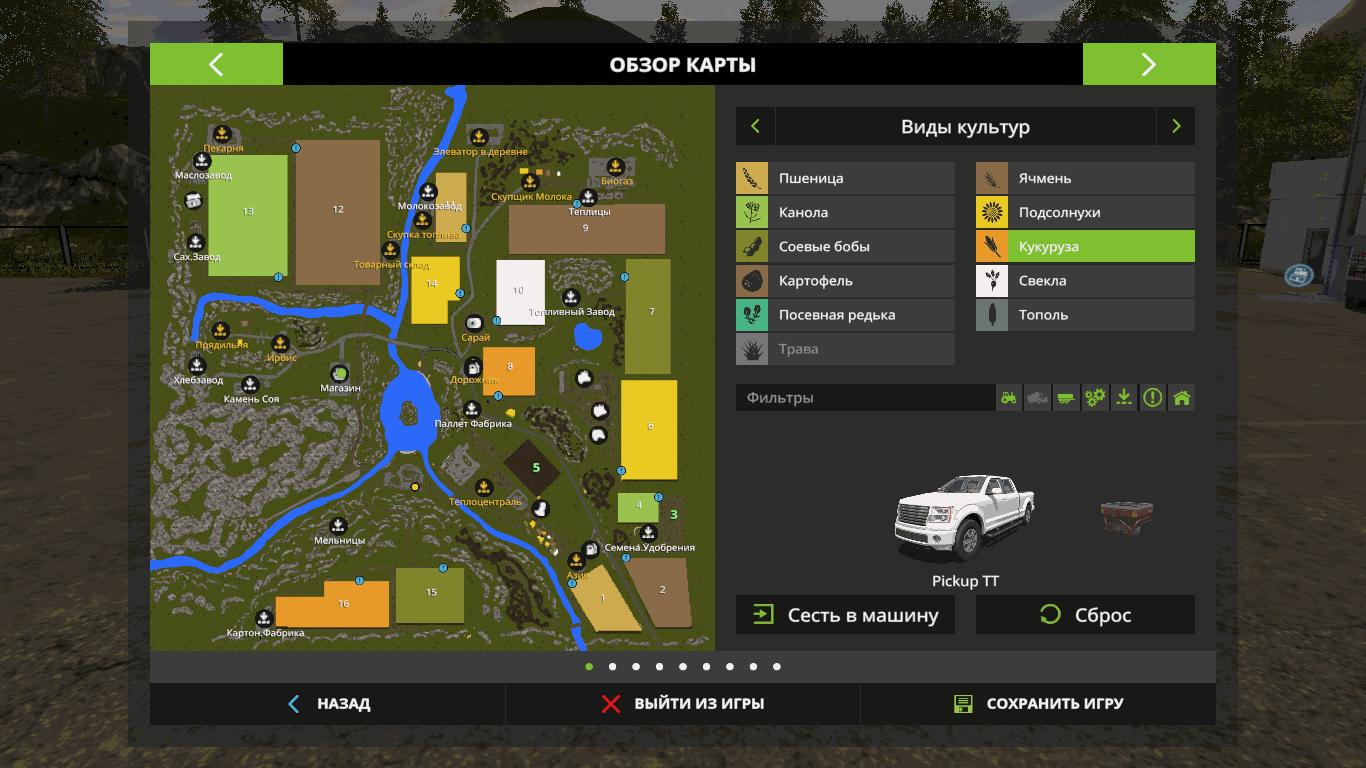Select the Пшеница crop entry

pos(845,178)
